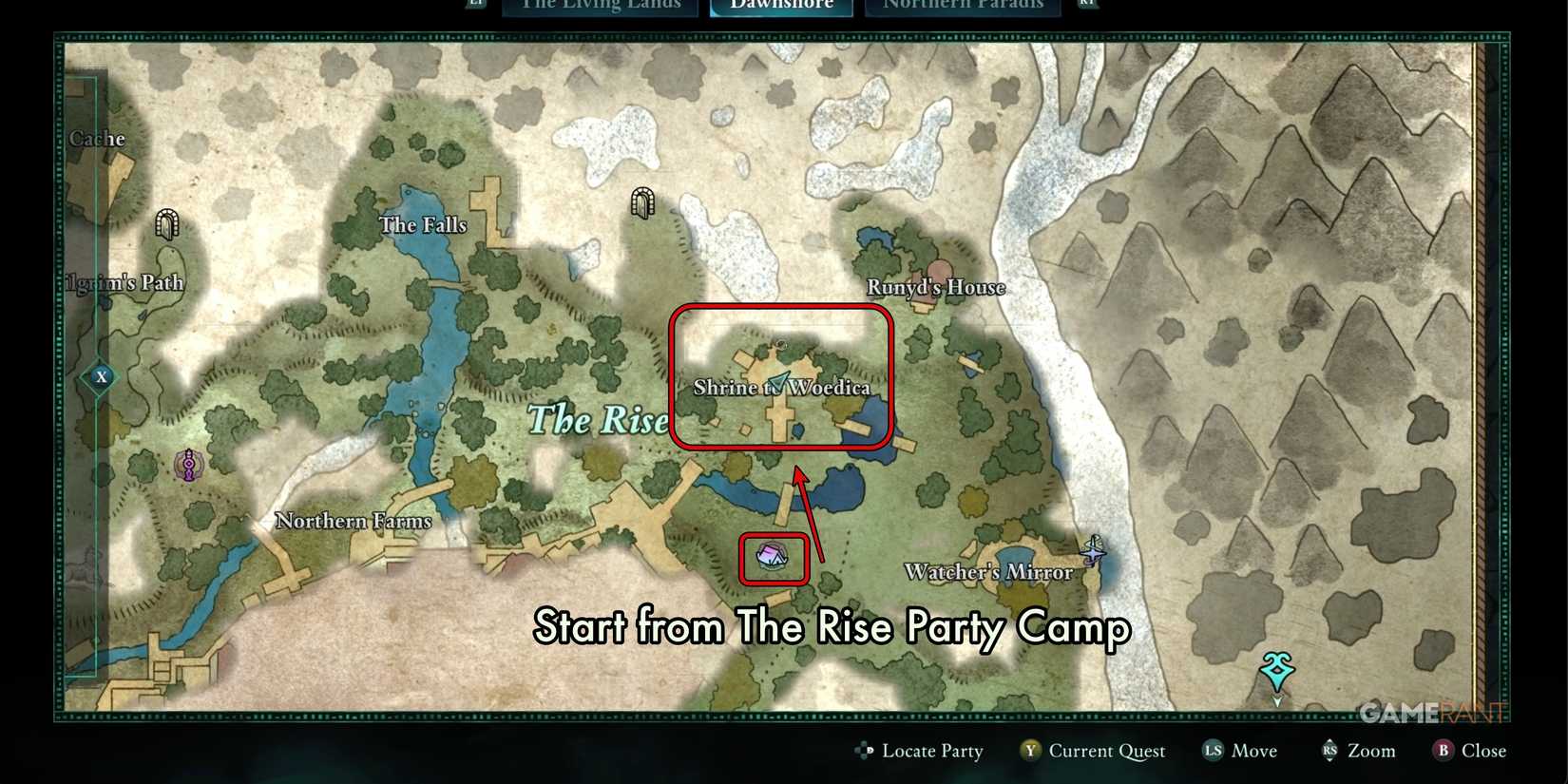Click the Y button prompt icon
The image size is (1568, 784).
coord(1029,751)
